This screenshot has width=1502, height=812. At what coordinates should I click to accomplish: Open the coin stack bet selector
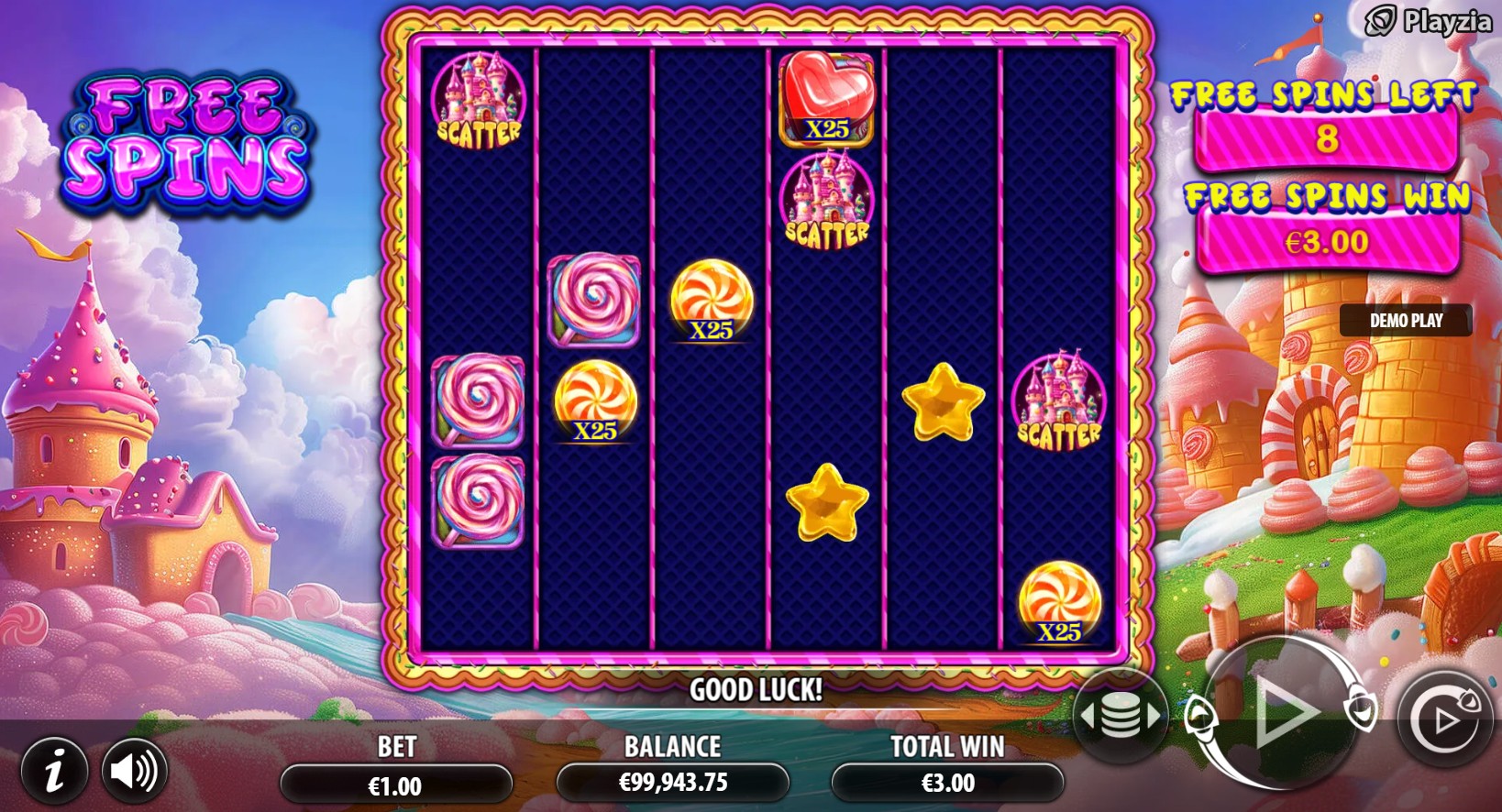click(x=1121, y=716)
